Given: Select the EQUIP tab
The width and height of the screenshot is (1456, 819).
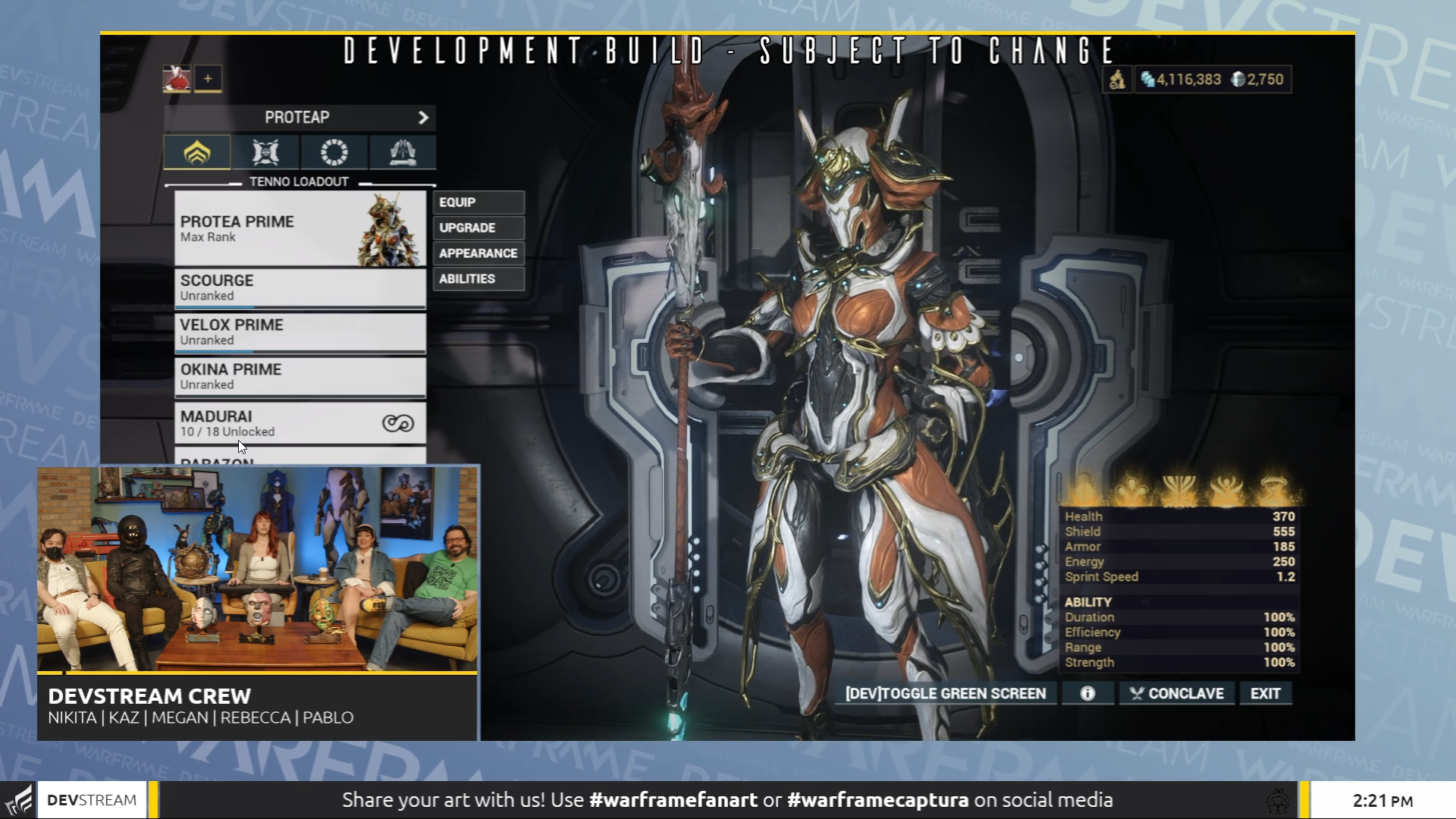Looking at the screenshot, I should [x=478, y=202].
